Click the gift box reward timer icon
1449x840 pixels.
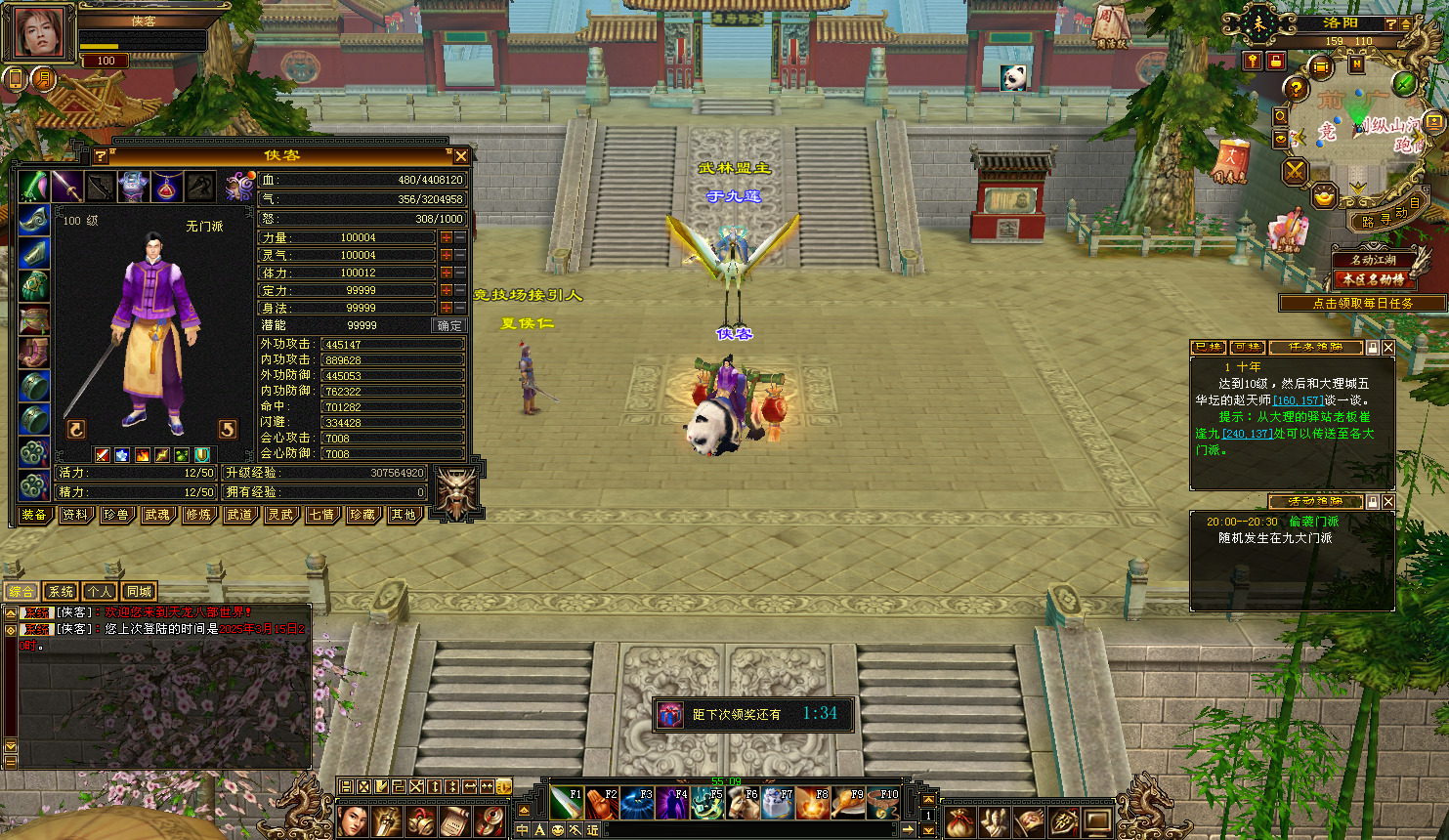tap(669, 715)
